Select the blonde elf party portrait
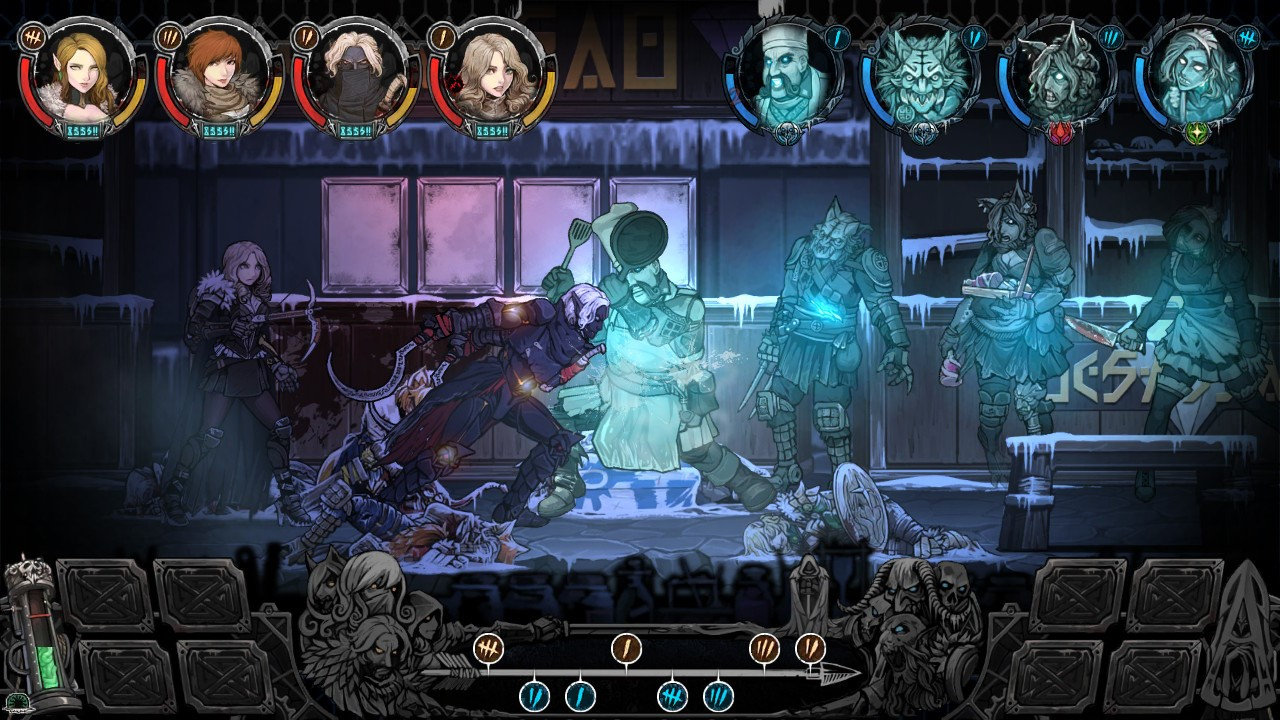1280x720 pixels. point(82,76)
